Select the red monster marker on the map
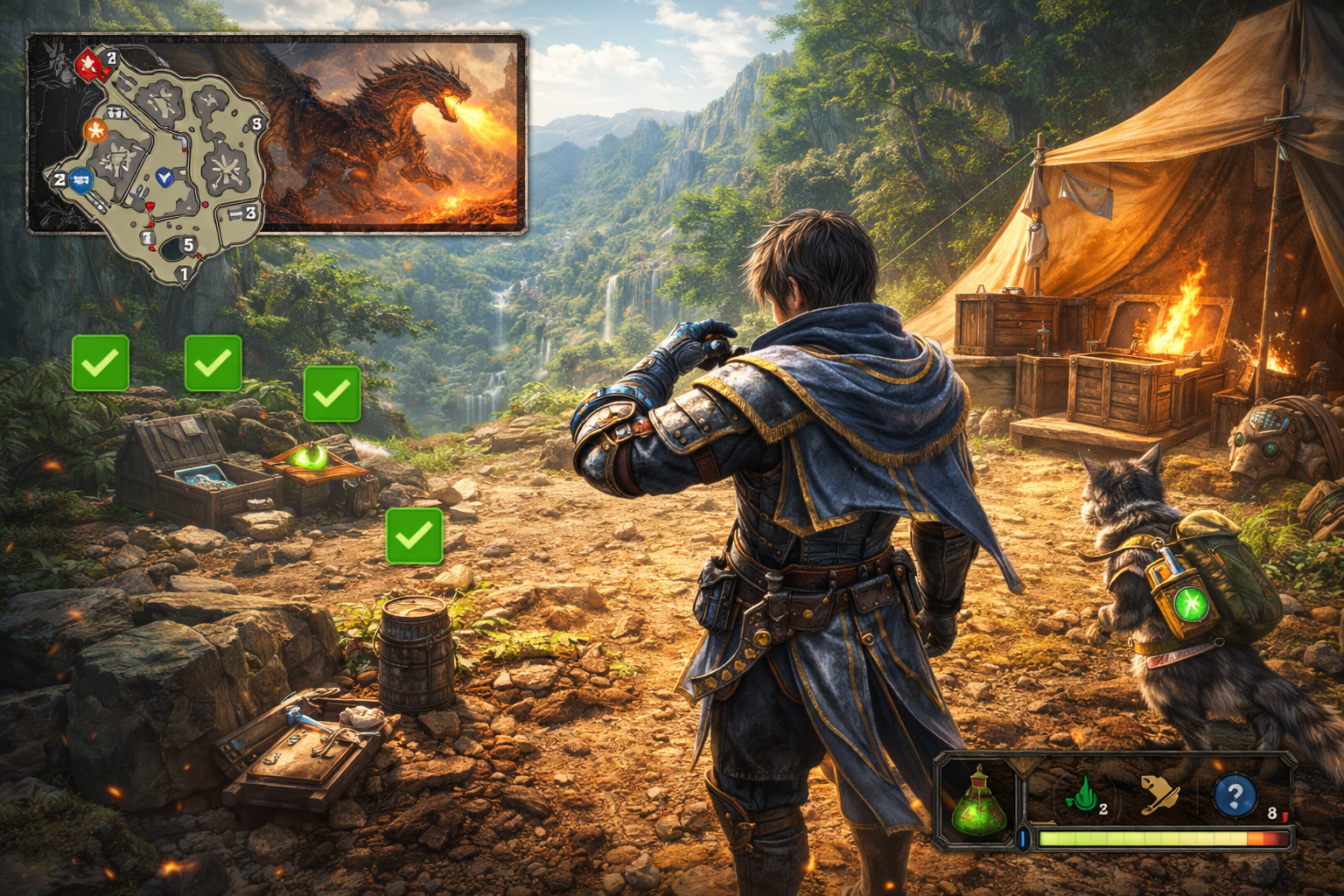Screen dimensions: 1344x896 [88, 64]
